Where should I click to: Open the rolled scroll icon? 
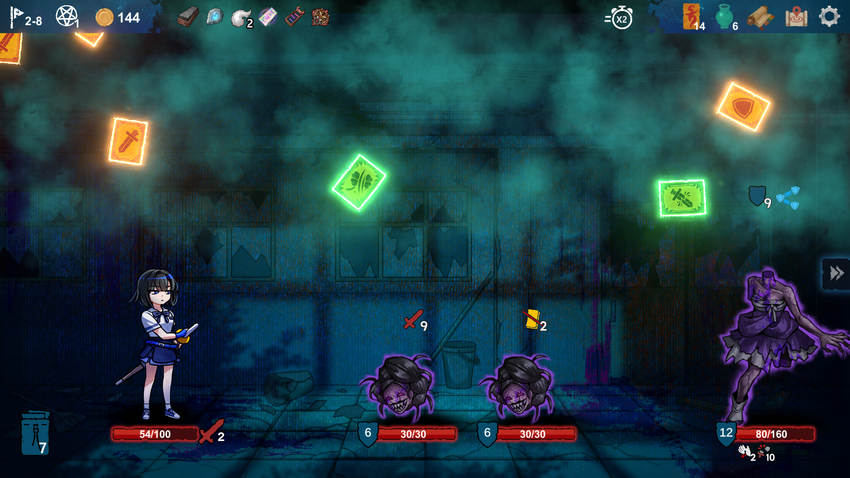tap(761, 17)
